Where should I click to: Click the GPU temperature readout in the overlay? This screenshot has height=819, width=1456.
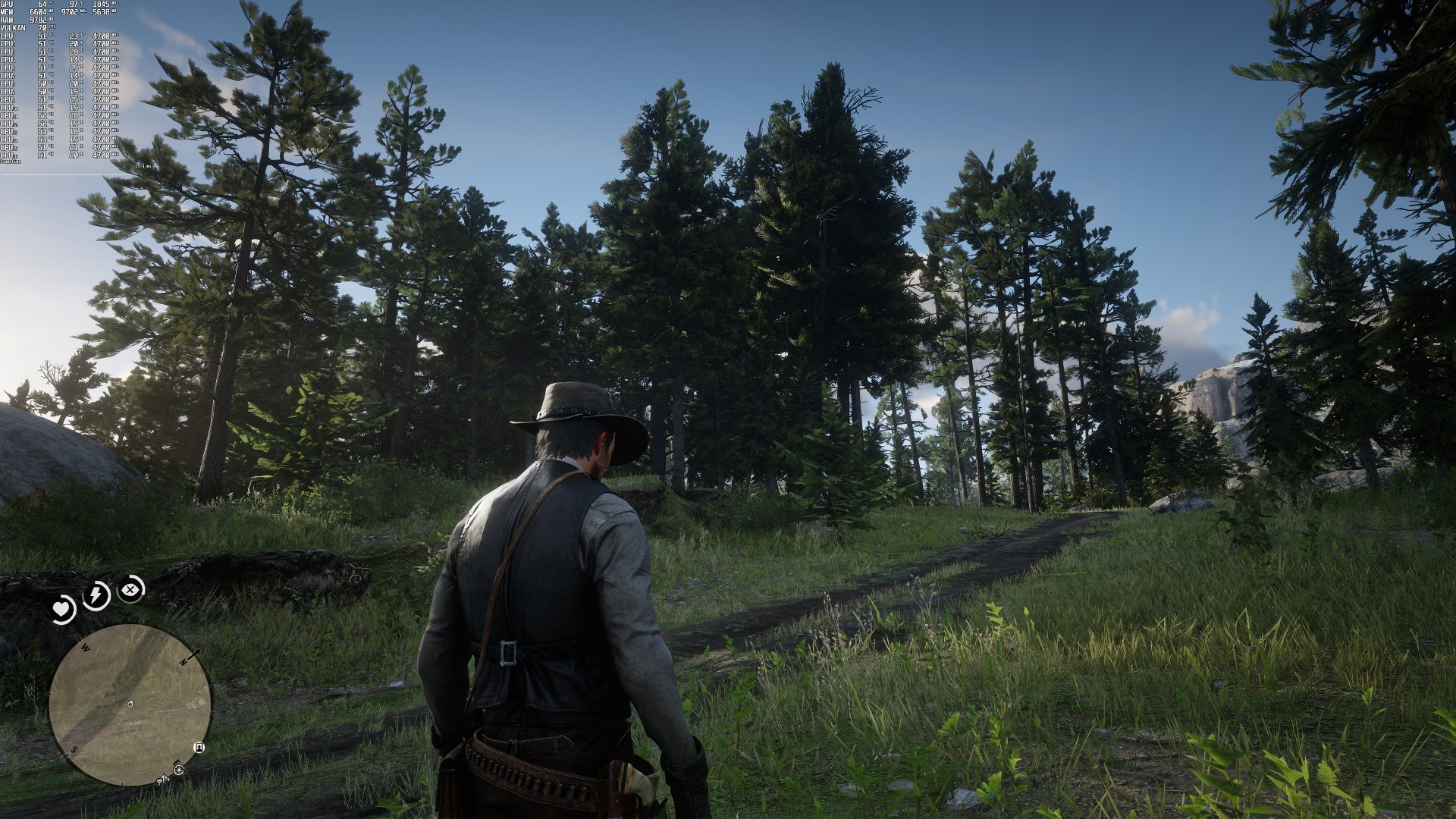(x=42, y=5)
